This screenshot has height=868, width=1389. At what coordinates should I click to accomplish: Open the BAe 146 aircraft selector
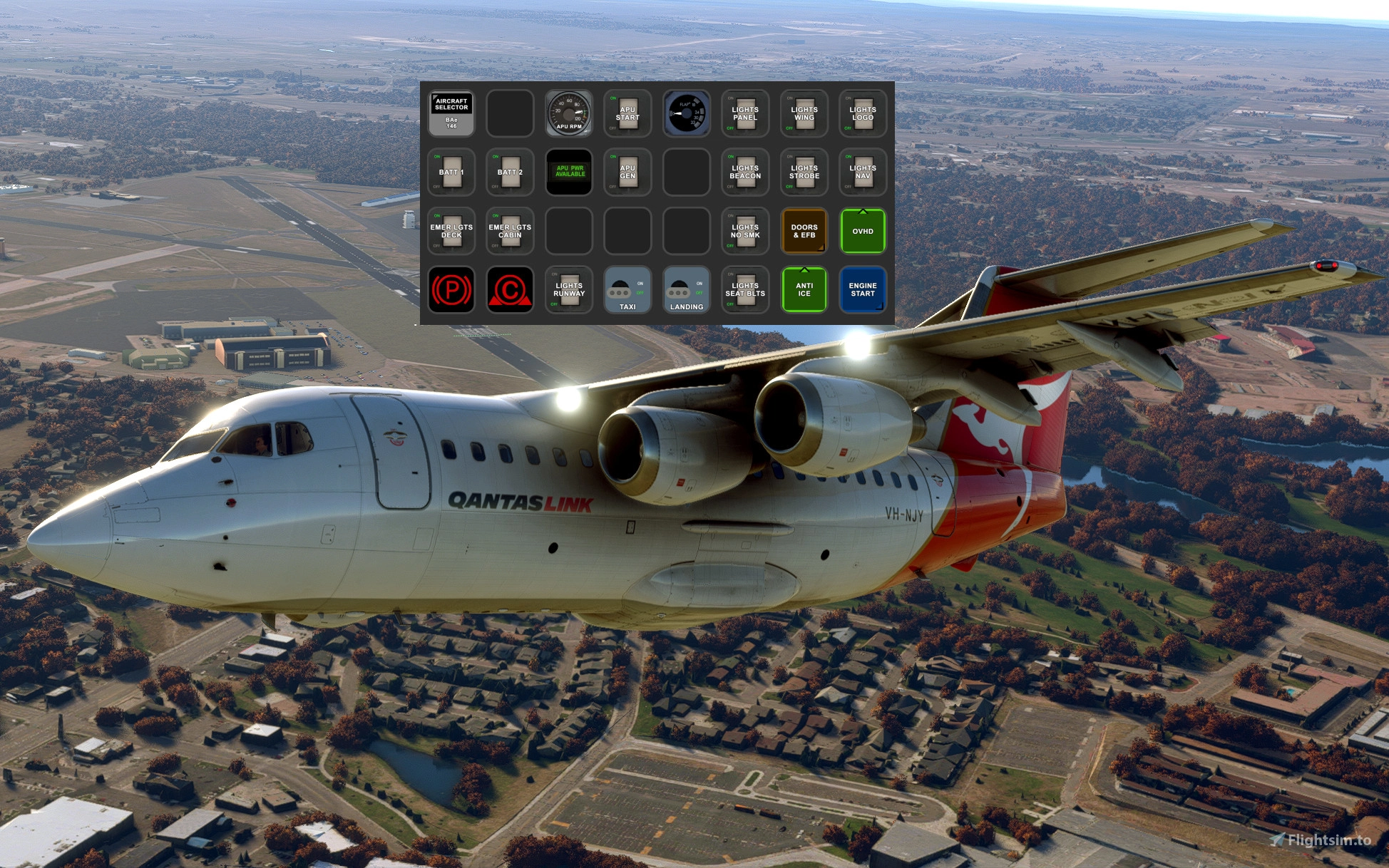click(x=450, y=114)
